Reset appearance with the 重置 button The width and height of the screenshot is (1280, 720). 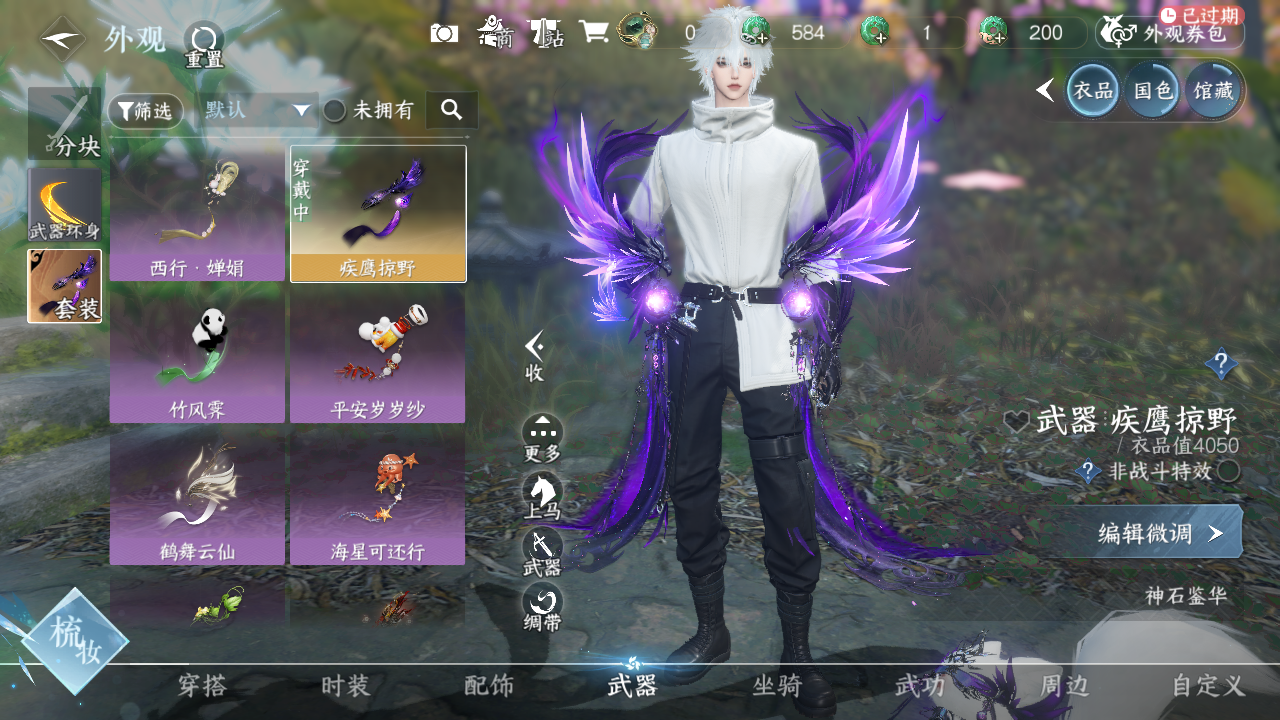click(x=204, y=45)
